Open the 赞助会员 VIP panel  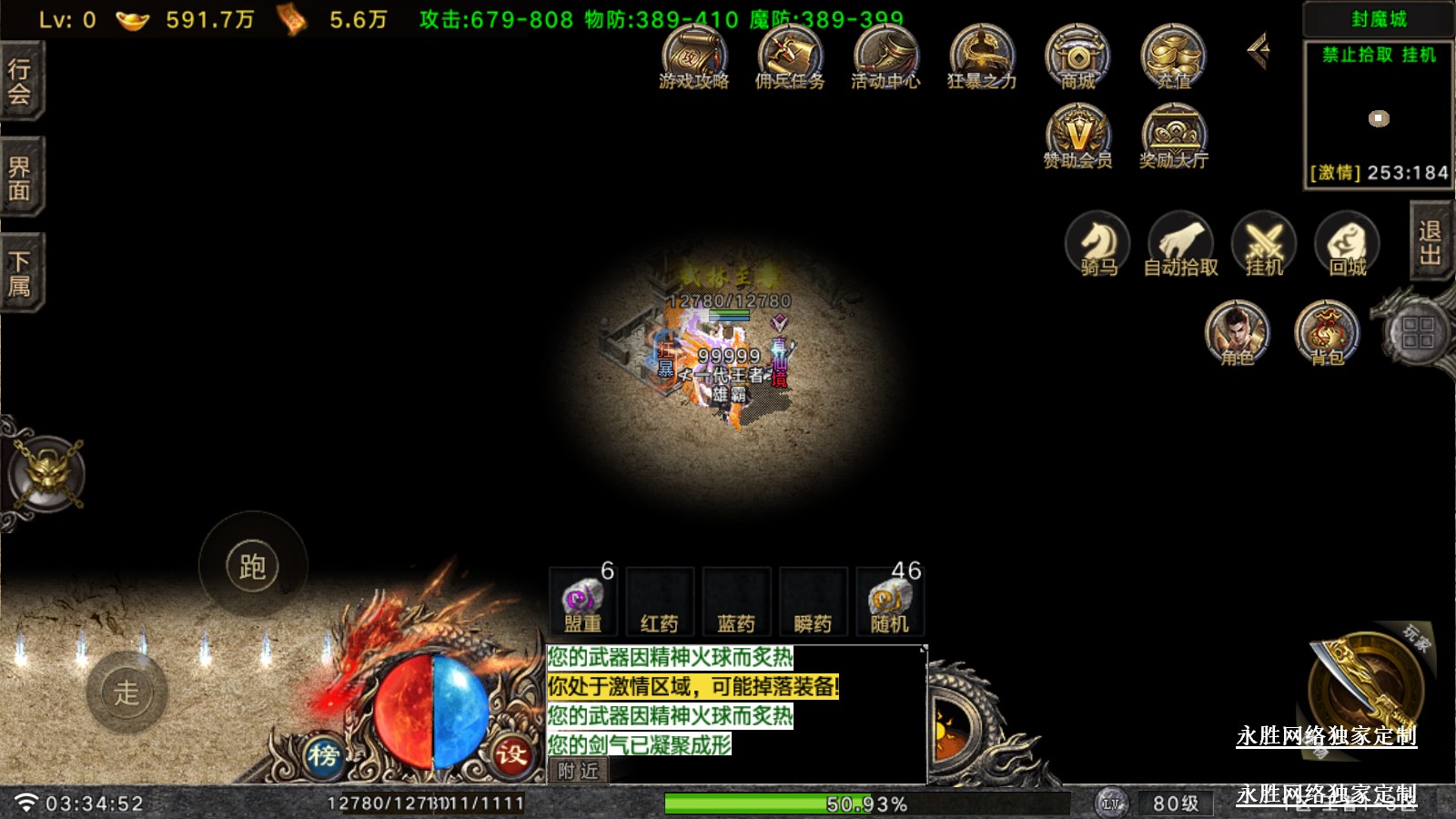tap(1077, 136)
